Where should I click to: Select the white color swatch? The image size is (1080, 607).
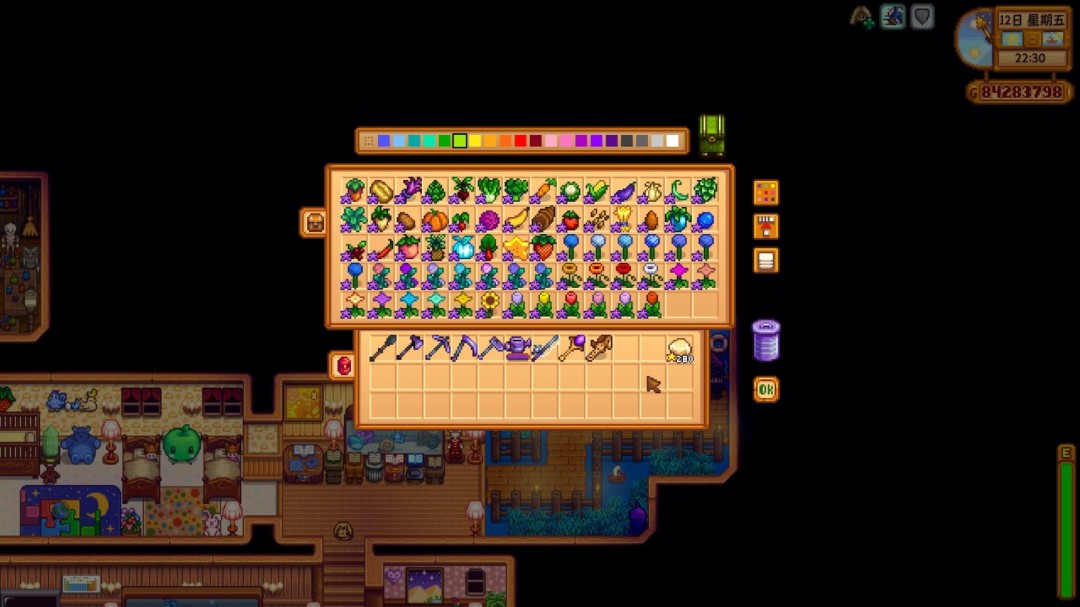click(672, 141)
